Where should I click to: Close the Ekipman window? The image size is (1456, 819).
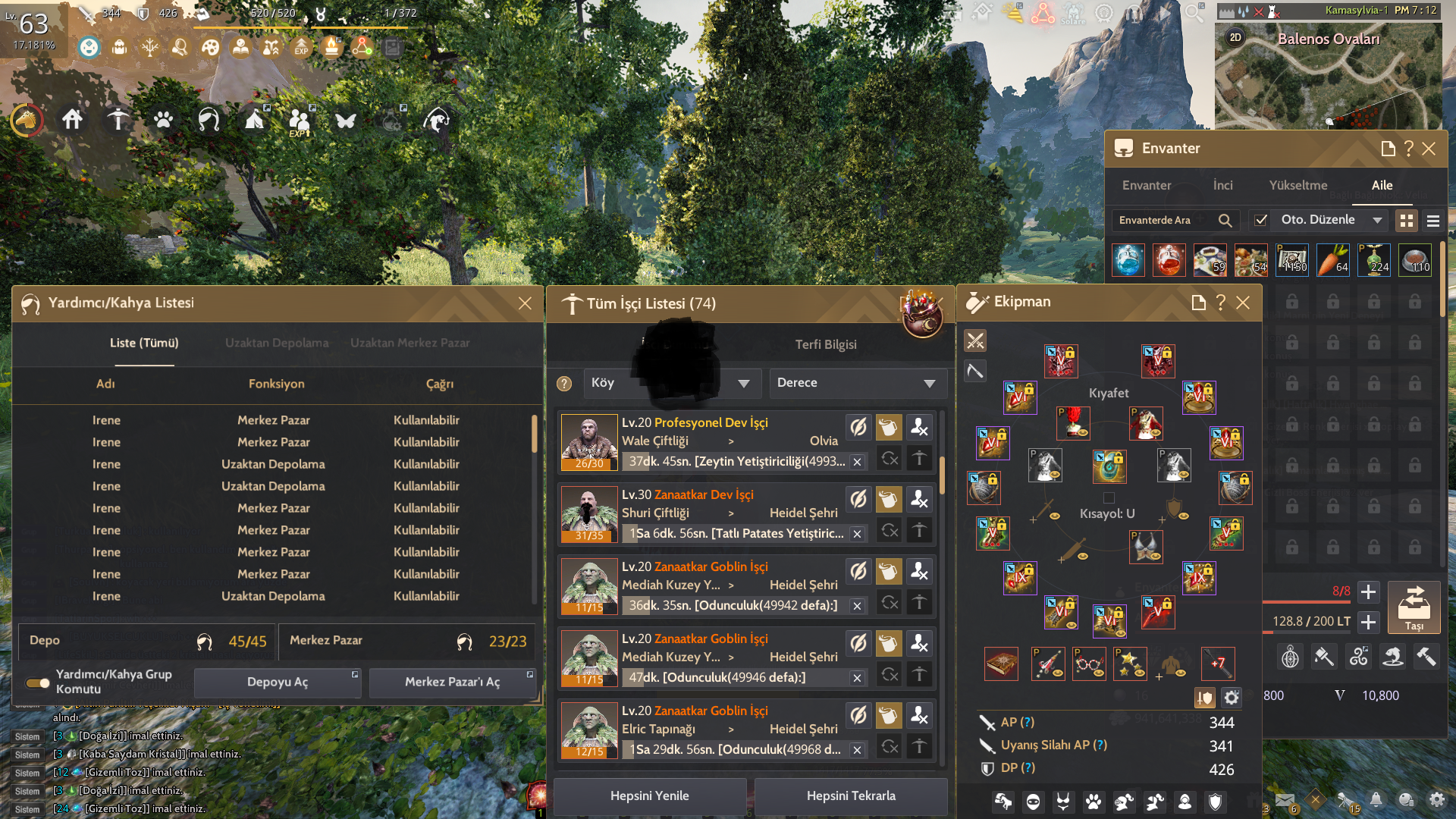click(1243, 303)
